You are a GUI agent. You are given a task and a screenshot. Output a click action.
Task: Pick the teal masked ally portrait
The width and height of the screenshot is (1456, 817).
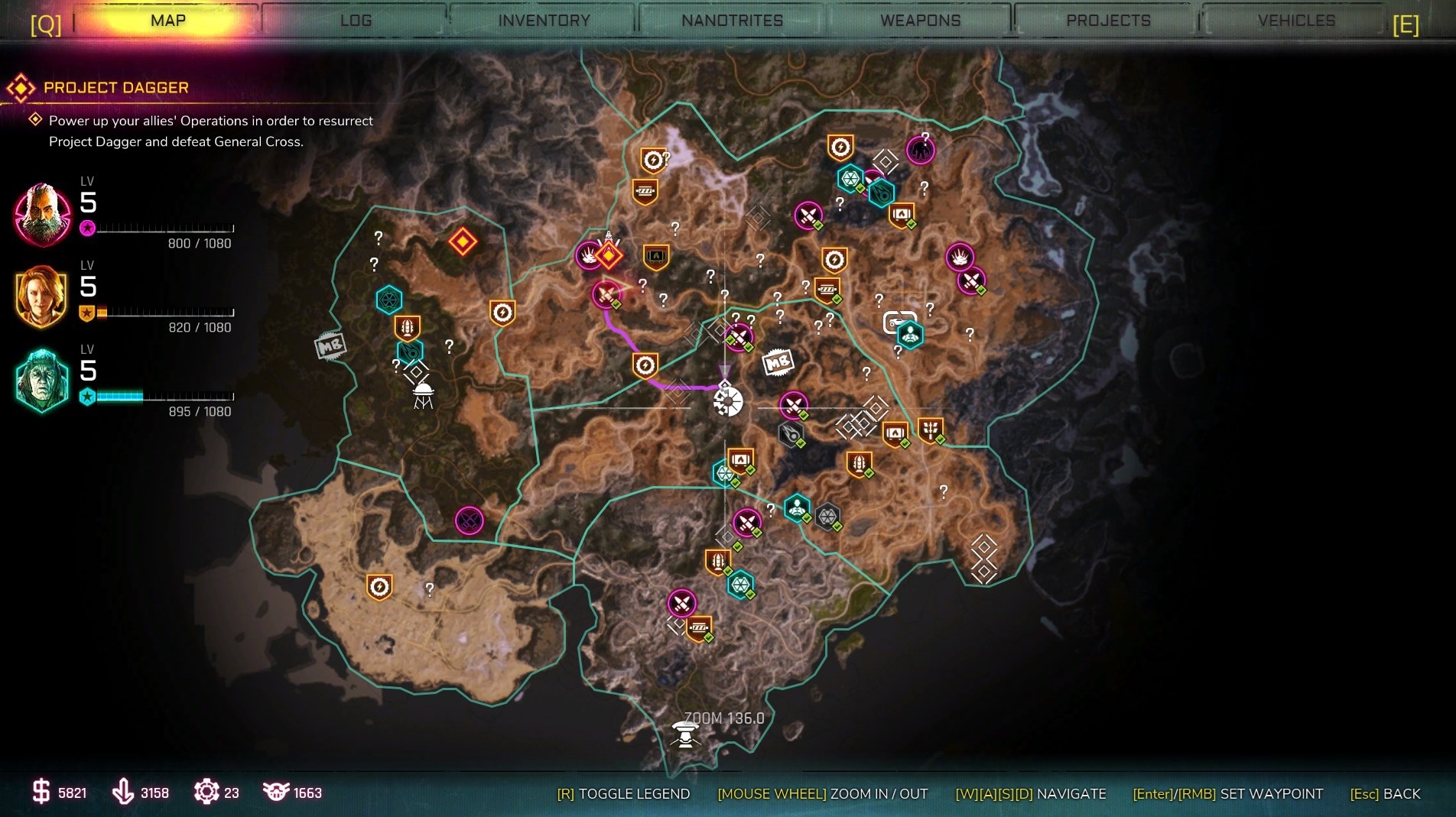(x=42, y=380)
